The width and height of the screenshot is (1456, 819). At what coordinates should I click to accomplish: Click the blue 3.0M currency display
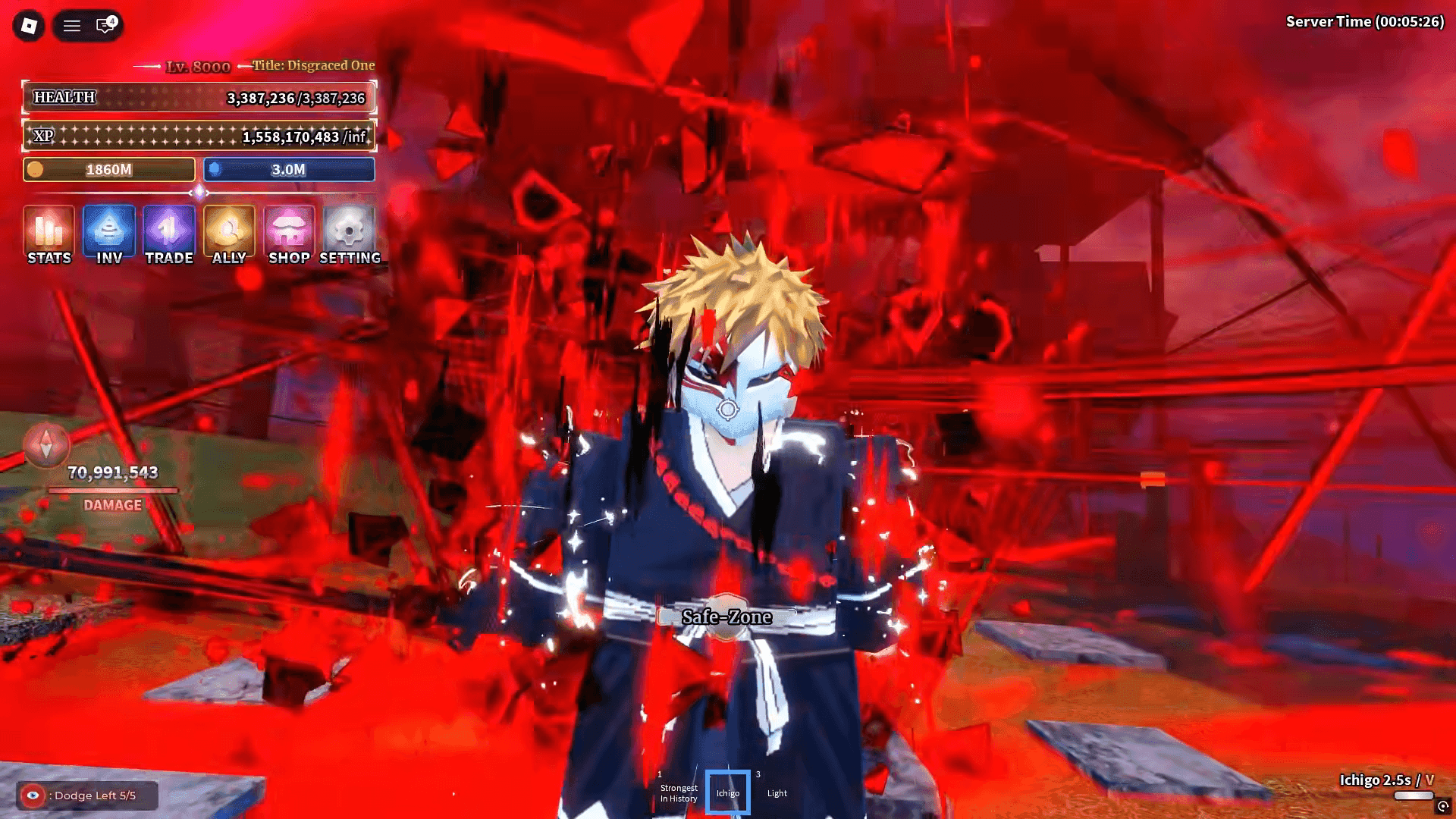(290, 170)
